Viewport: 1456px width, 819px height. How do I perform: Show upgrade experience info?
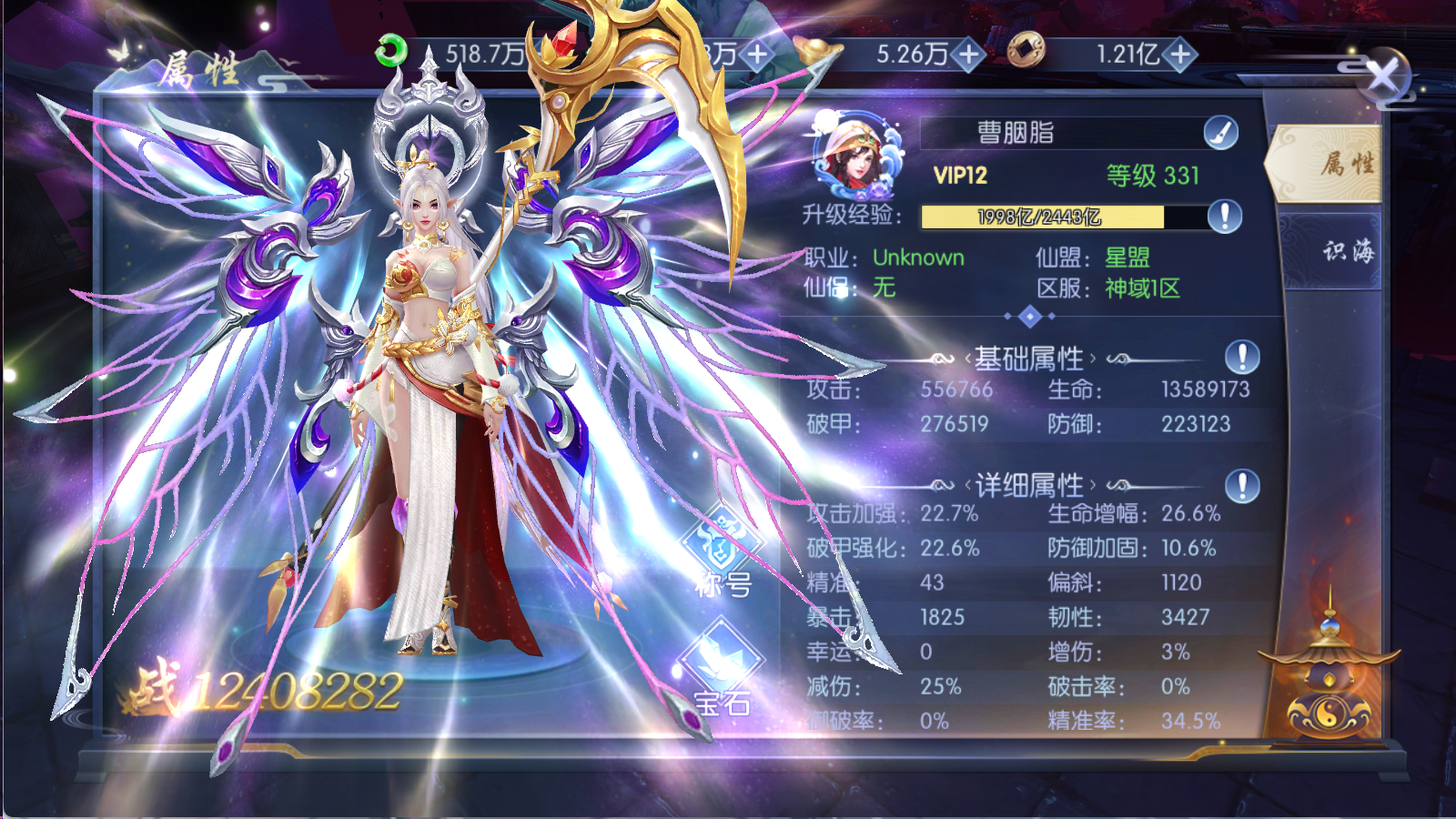pos(1225,217)
